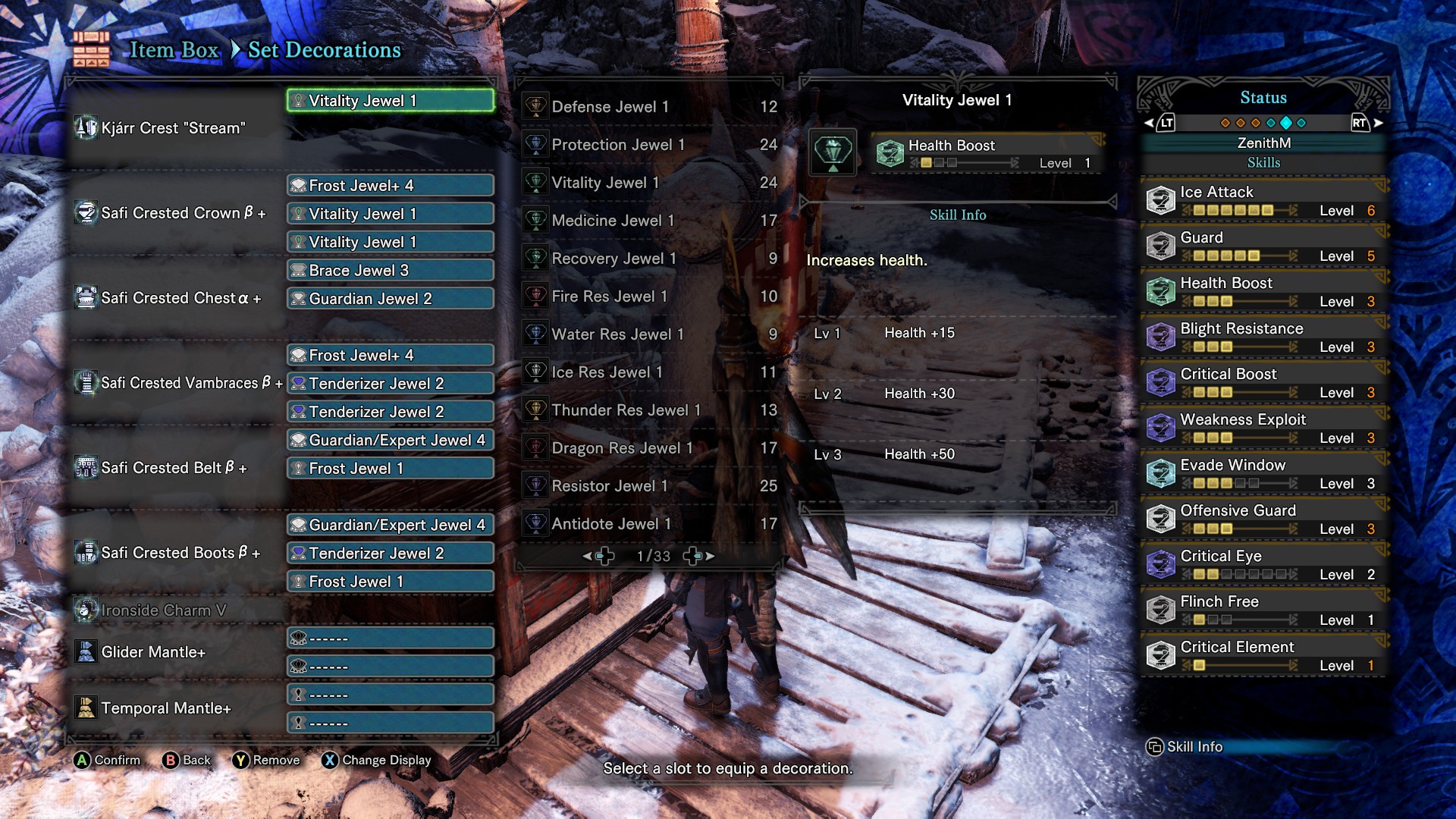This screenshot has width=1456, height=819.
Task: Select the Brace Jewel 3 slot
Action: 391,271
